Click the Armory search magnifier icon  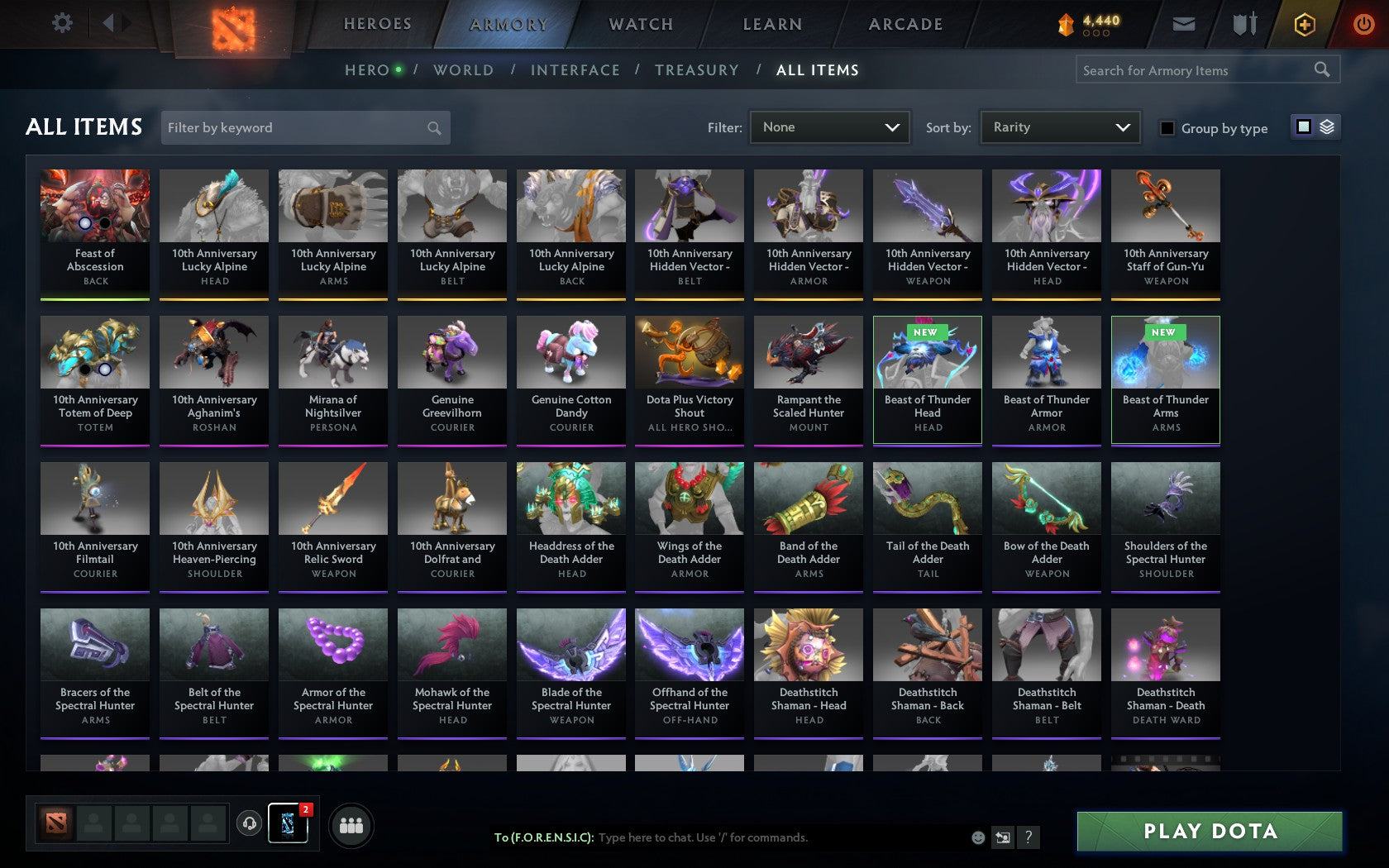coord(1321,69)
